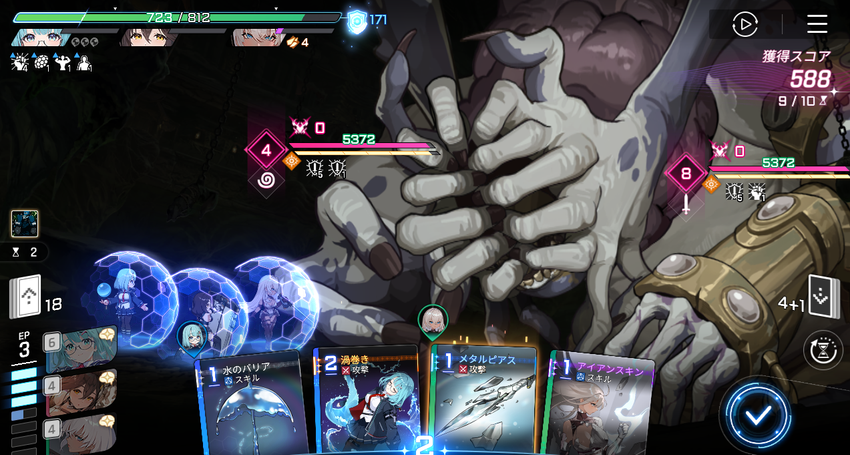The image size is (850, 455).
Task: Toggle the auto-play speed button
Action: pos(744,24)
